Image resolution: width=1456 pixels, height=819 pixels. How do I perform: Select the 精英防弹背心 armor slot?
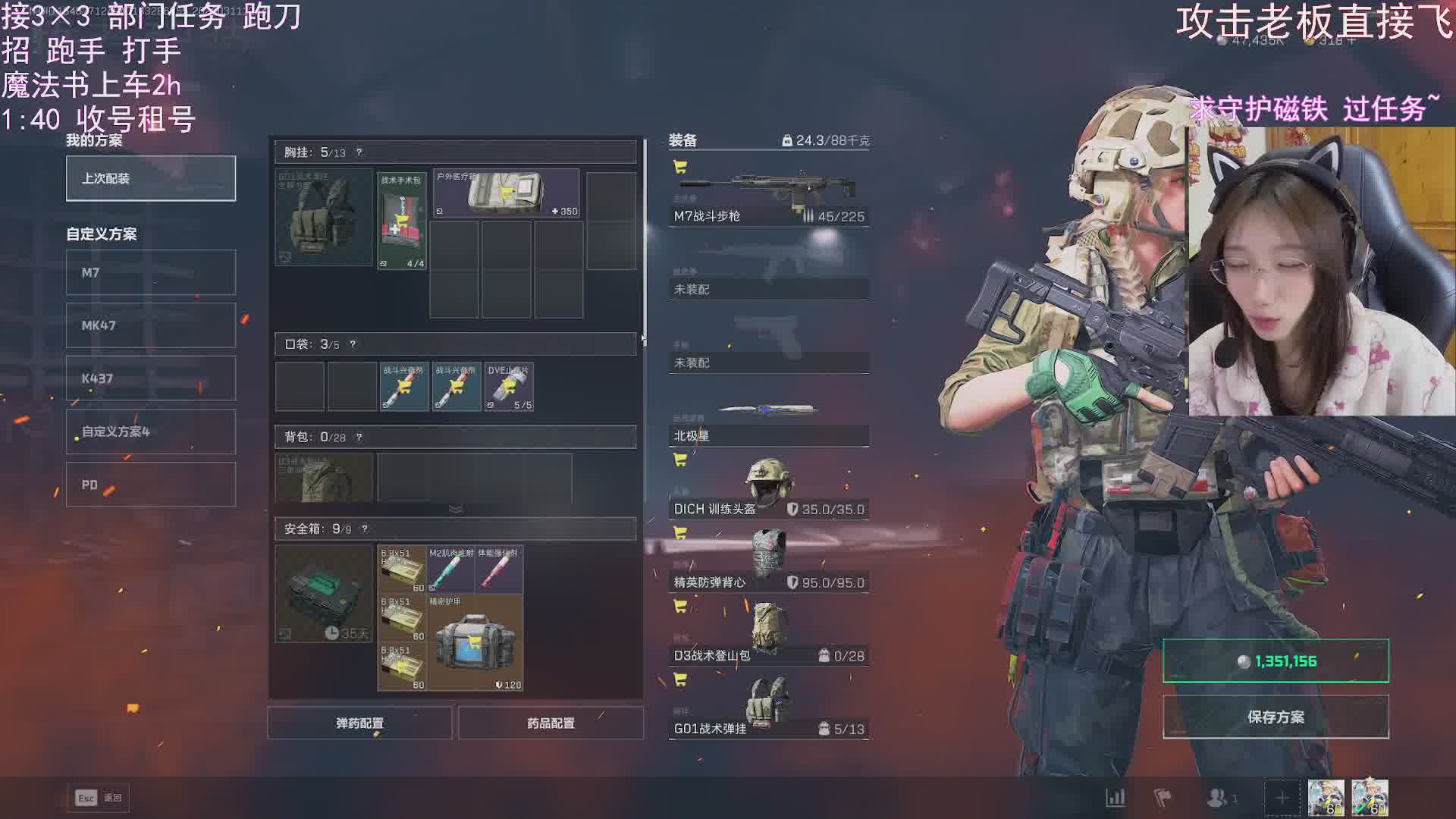pos(768,562)
